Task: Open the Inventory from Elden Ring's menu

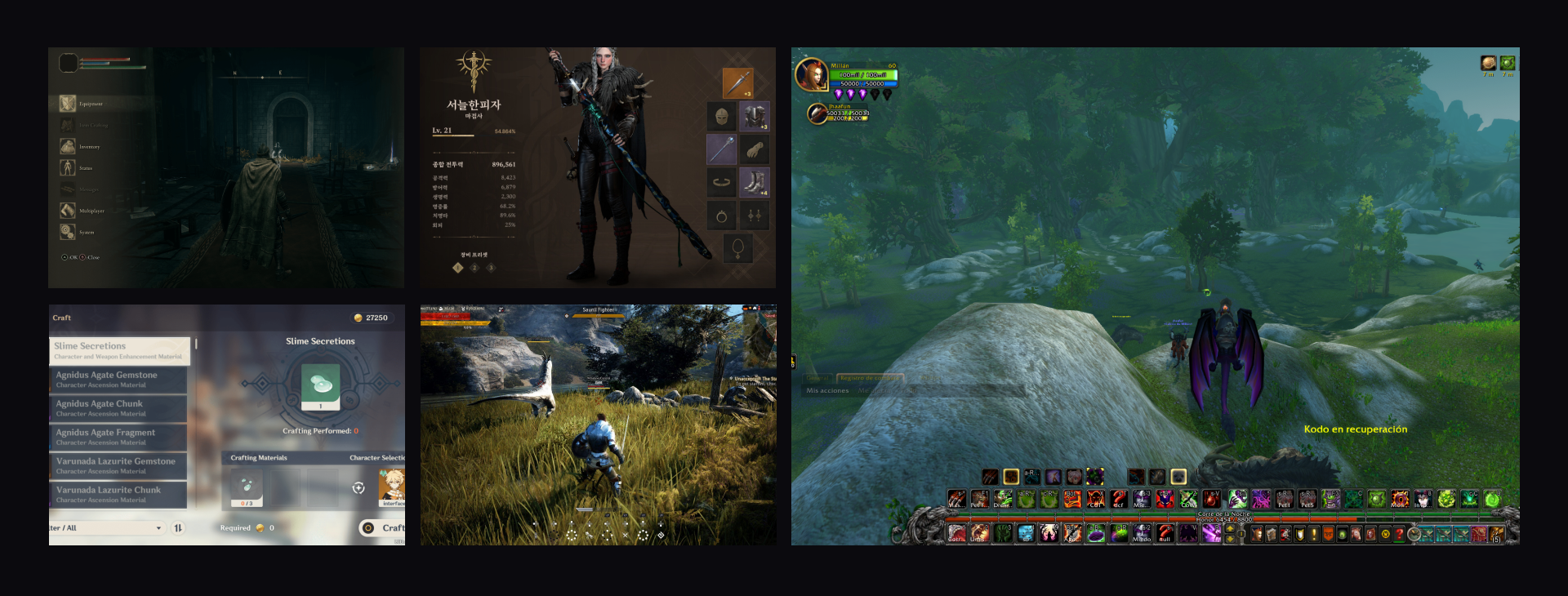Action: point(68,147)
